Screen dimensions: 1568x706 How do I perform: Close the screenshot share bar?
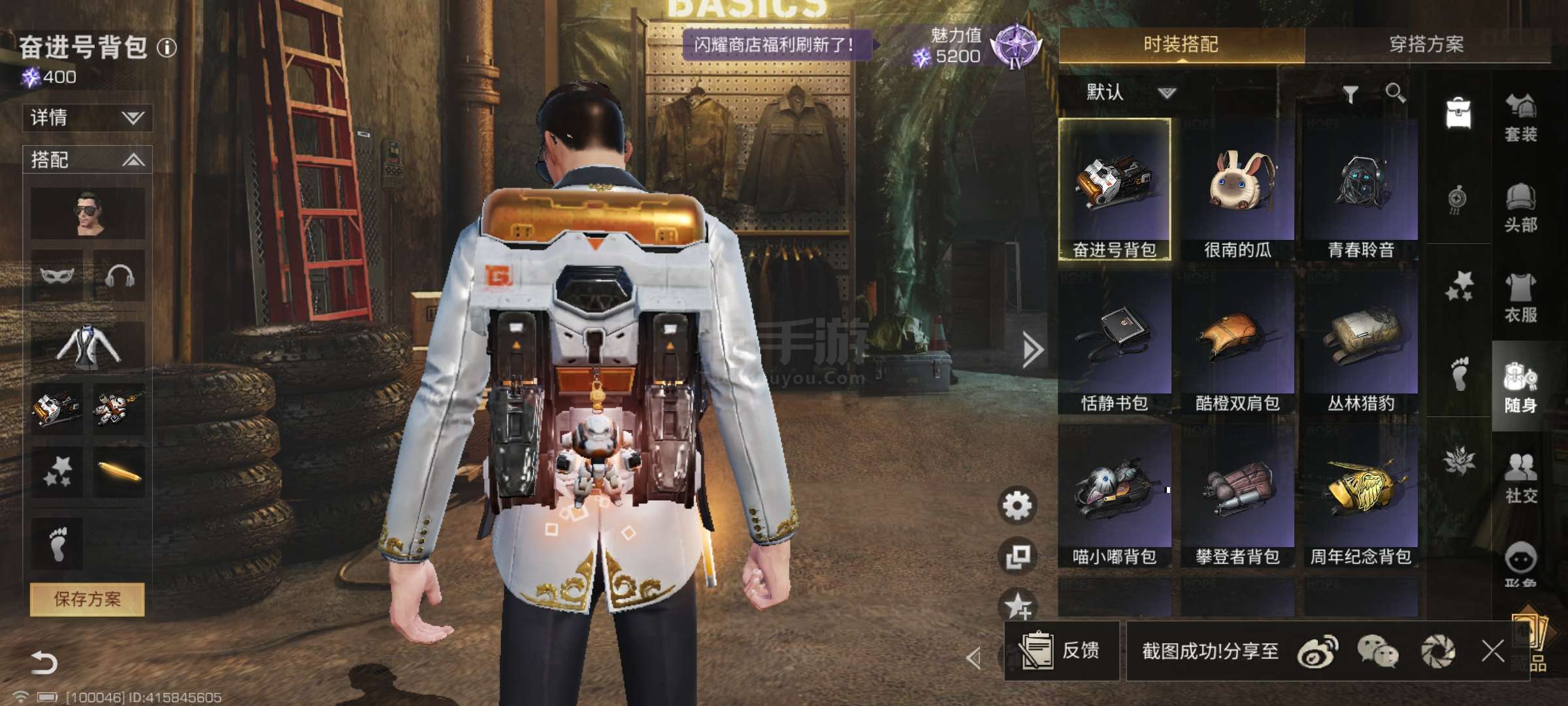1492,651
